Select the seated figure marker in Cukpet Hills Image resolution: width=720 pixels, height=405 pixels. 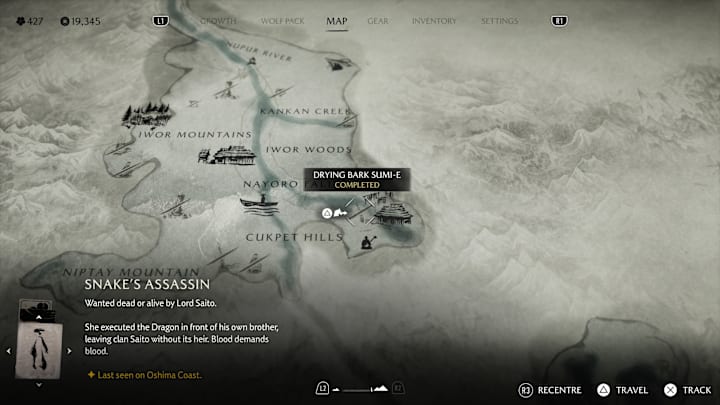tap(365, 241)
